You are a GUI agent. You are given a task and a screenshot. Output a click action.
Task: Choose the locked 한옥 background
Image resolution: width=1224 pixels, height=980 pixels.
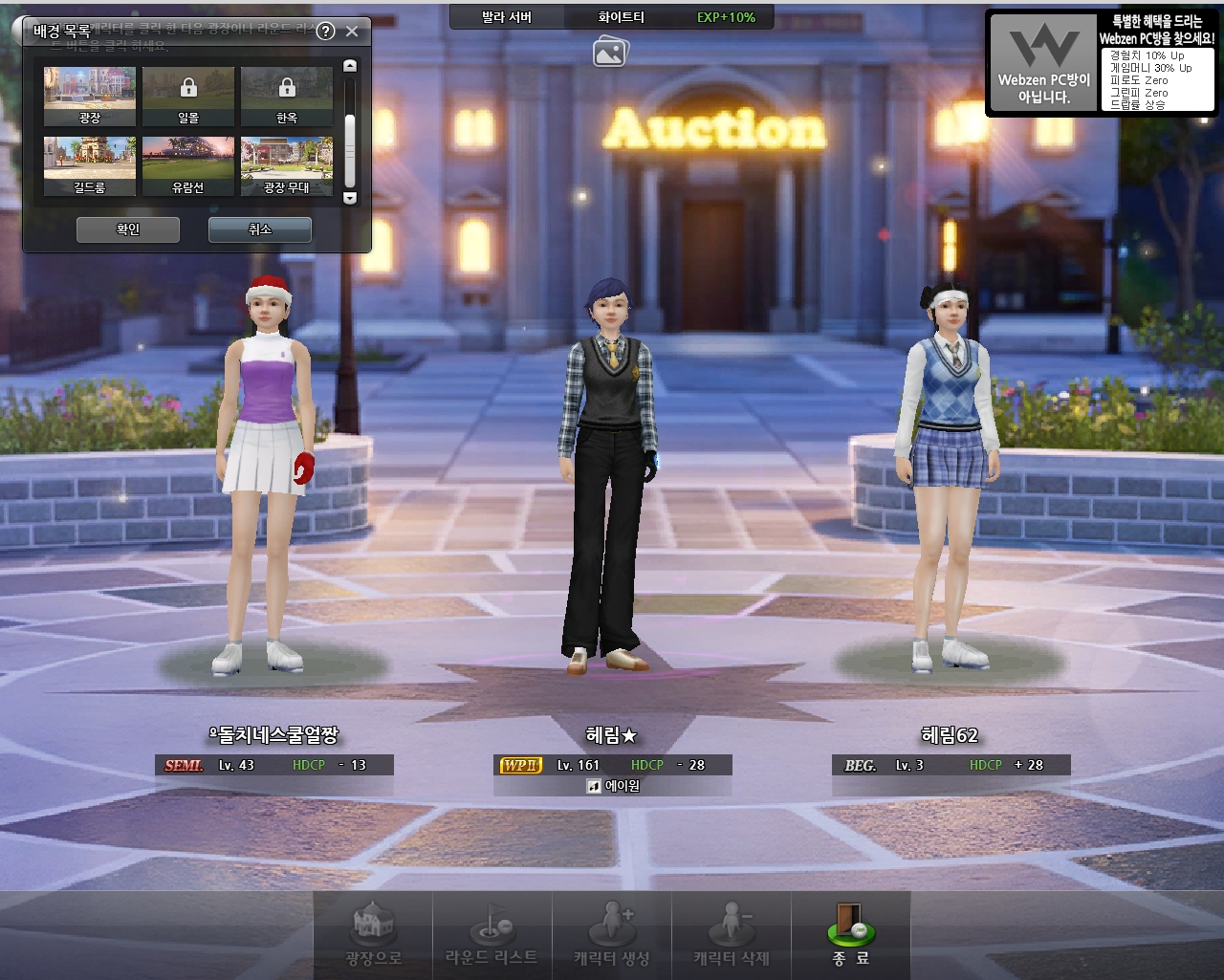[x=287, y=96]
